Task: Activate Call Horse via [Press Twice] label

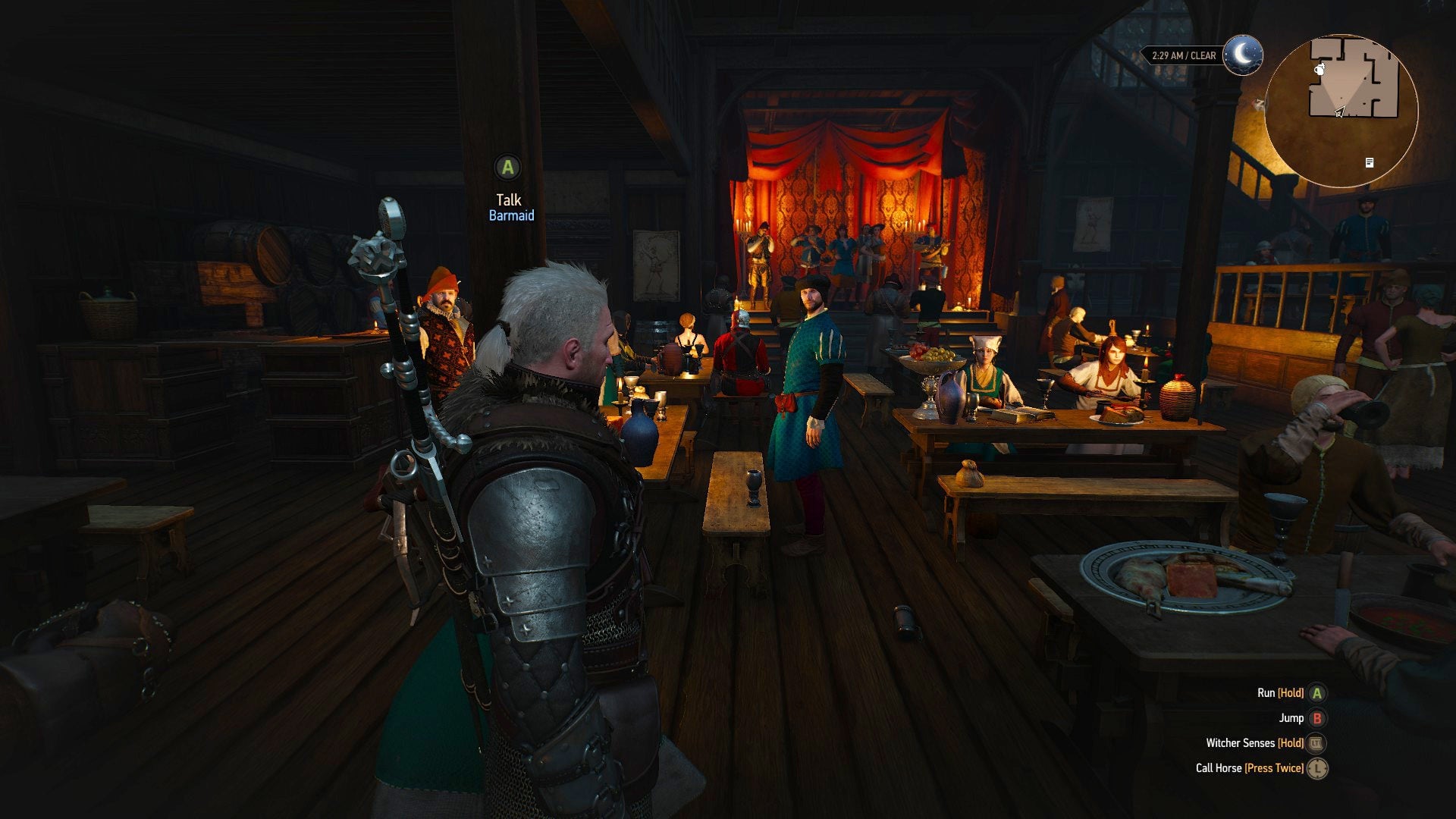Action: (x=1274, y=769)
